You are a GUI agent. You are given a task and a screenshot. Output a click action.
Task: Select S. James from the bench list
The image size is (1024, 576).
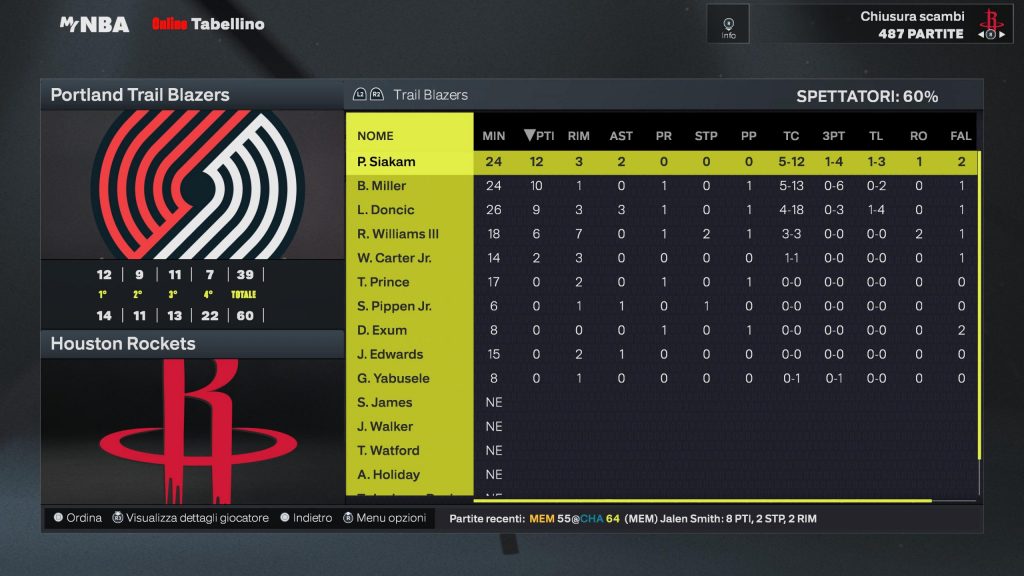[385, 402]
